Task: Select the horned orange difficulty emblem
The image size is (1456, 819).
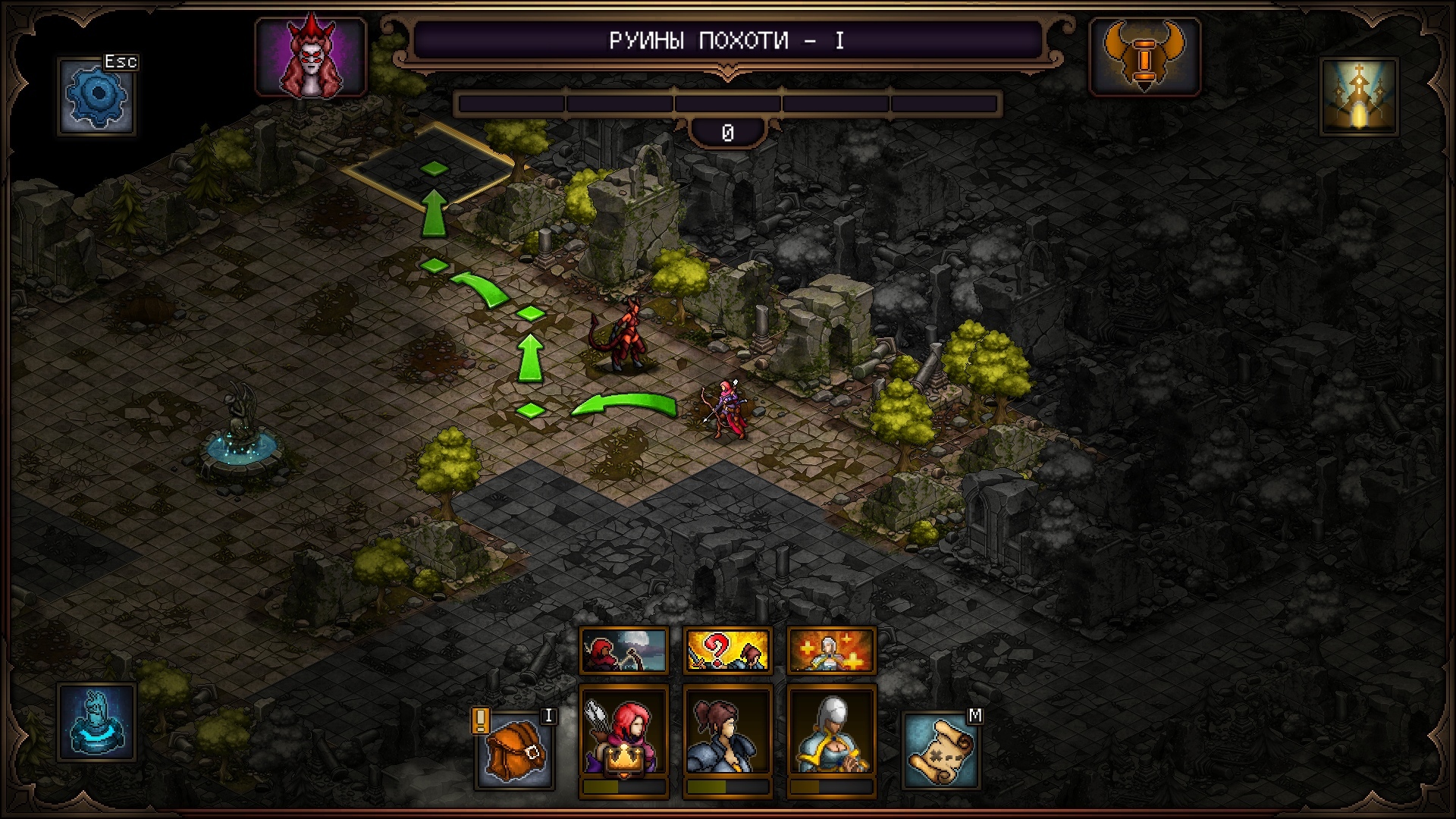Action: pos(1144,58)
